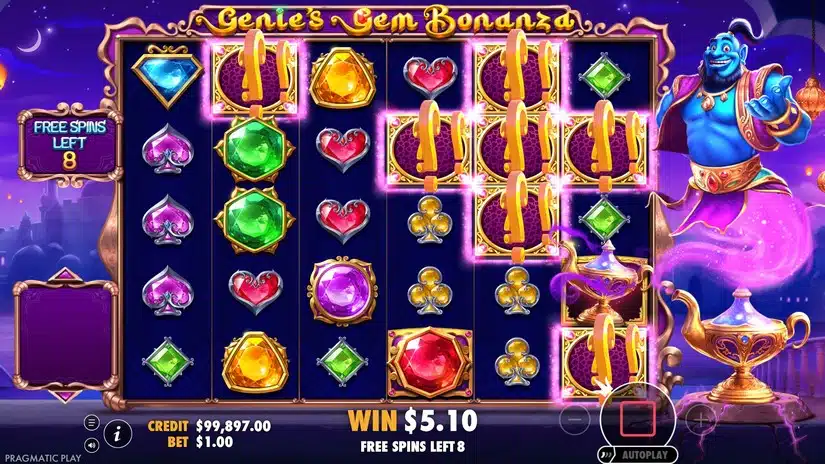825x464 pixels.
Task: Open the game info panel
Action: pos(117,433)
